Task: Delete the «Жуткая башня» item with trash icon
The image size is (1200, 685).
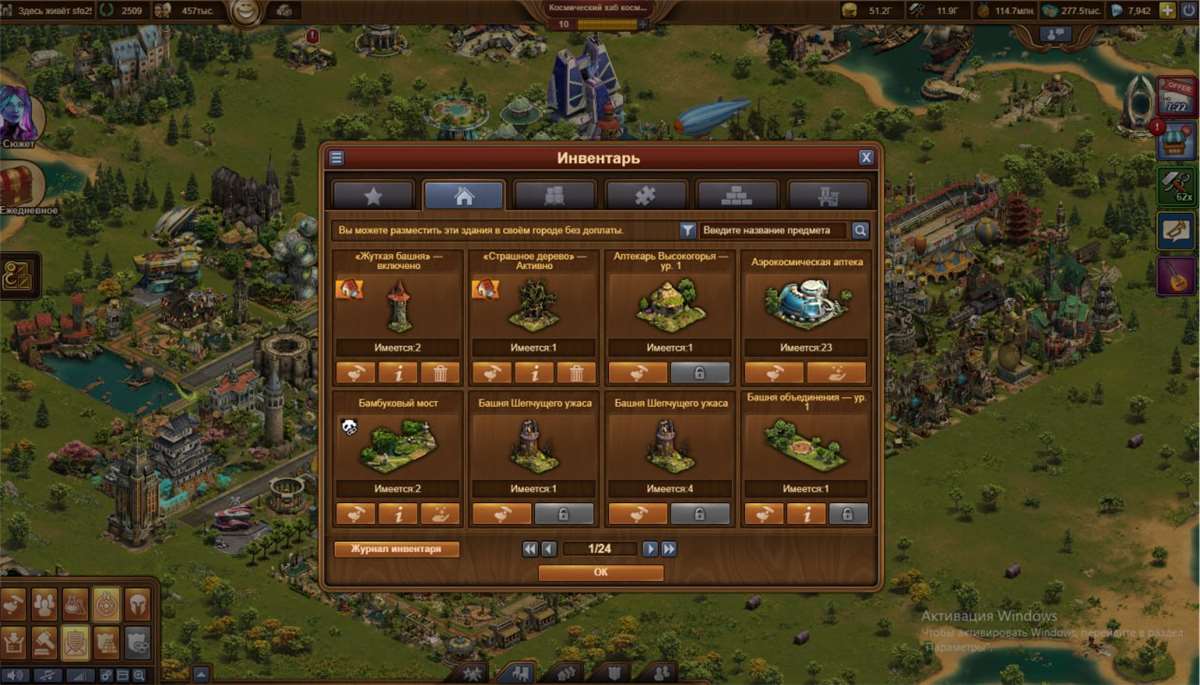Action: click(x=440, y=373)
